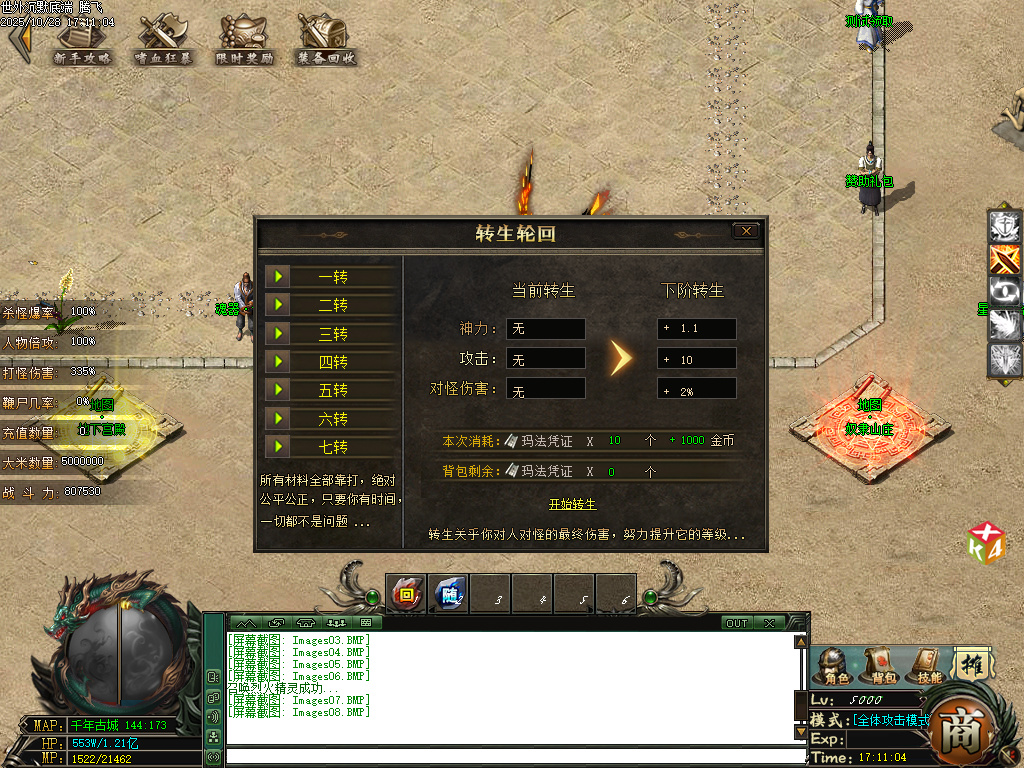Open the 装备回收 equipment recycling
Screen dimensions: 1024x768
tap(326, 41)
